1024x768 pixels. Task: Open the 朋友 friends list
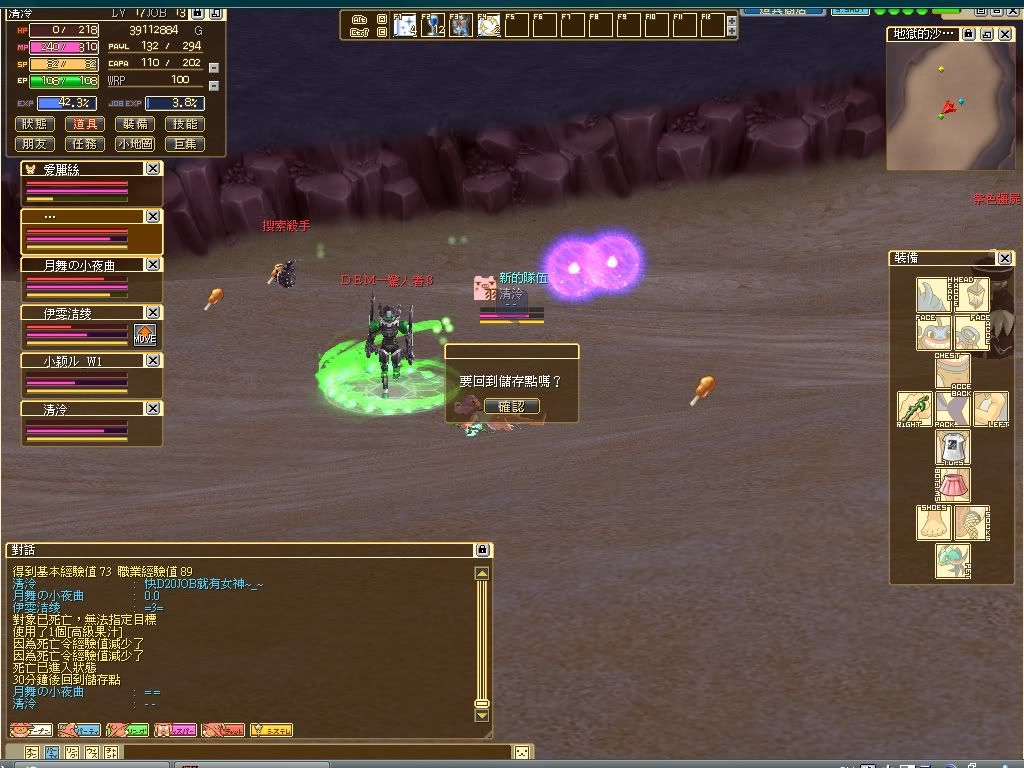tap(35, 144)
